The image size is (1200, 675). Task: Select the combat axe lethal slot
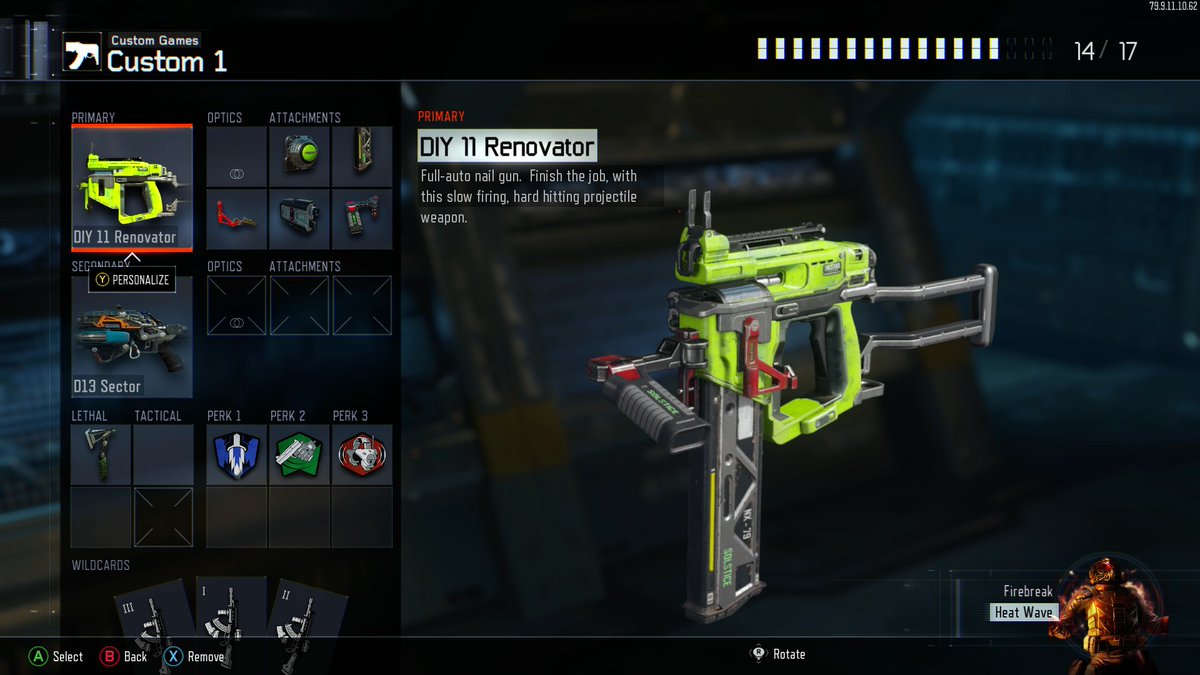[x=101, y=455]
